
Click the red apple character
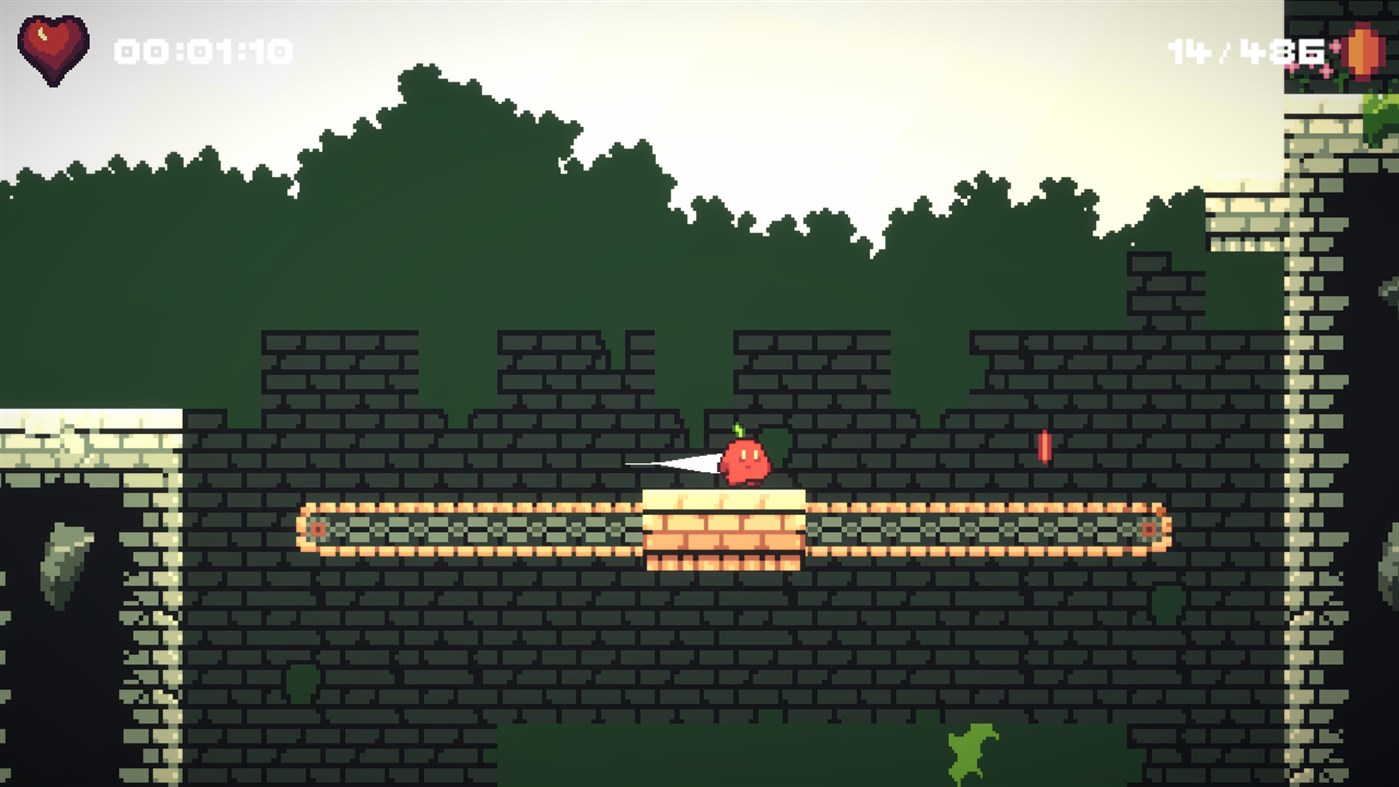pos(748,460)
